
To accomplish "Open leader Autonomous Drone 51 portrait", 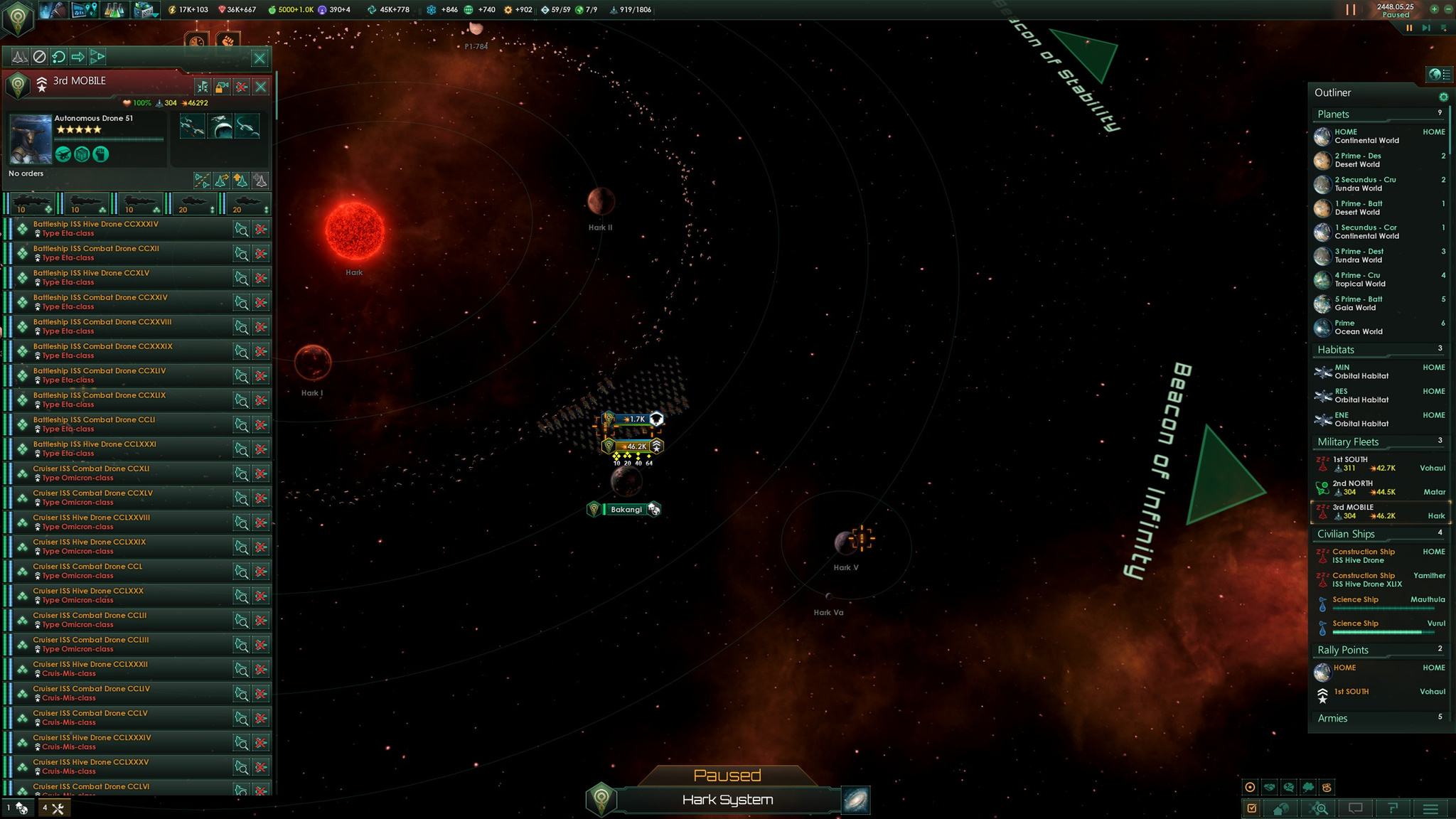I will click(31, 139).
